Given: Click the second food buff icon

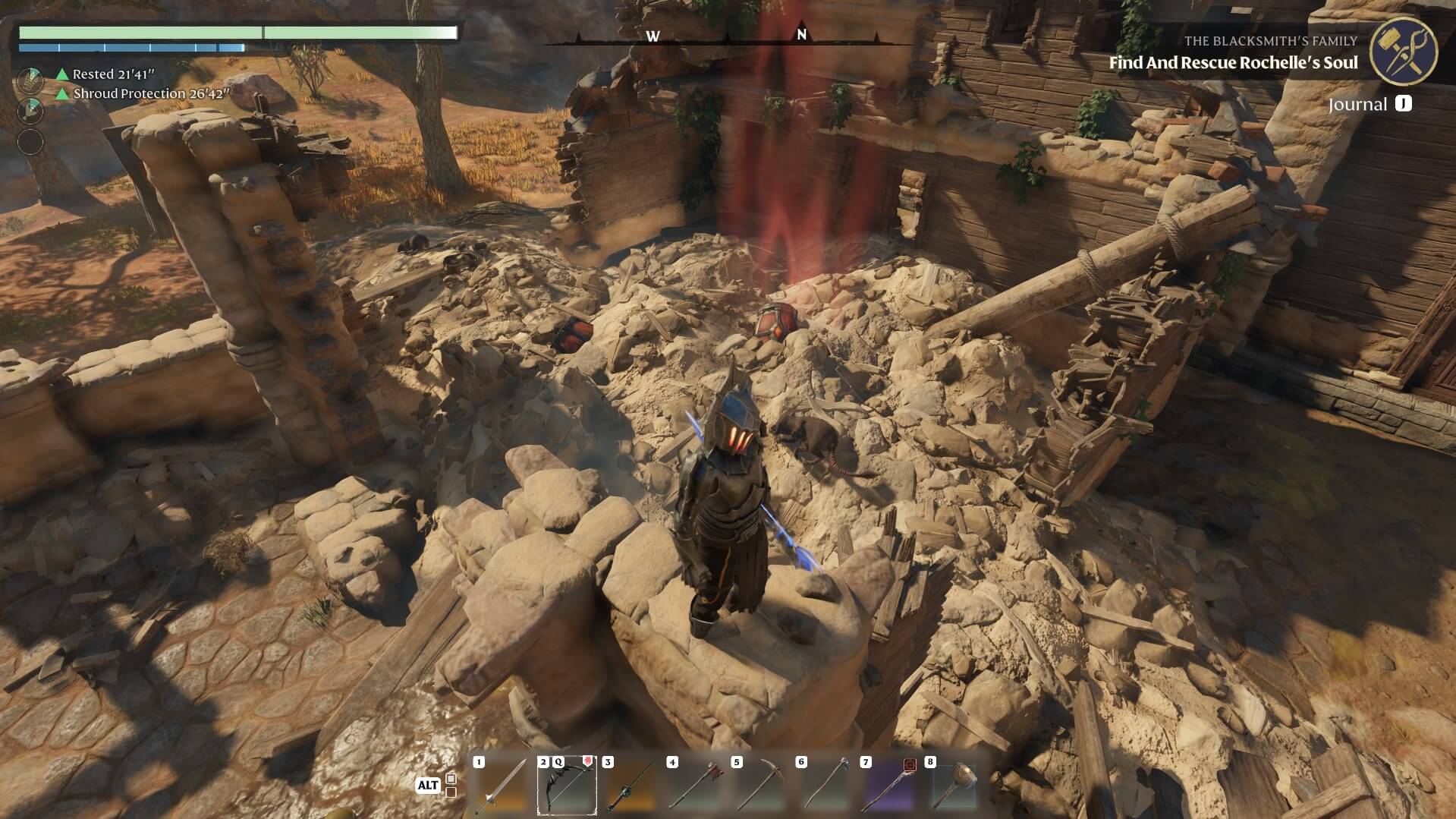Looking at the screenshot, I should (x=30, y=111).
